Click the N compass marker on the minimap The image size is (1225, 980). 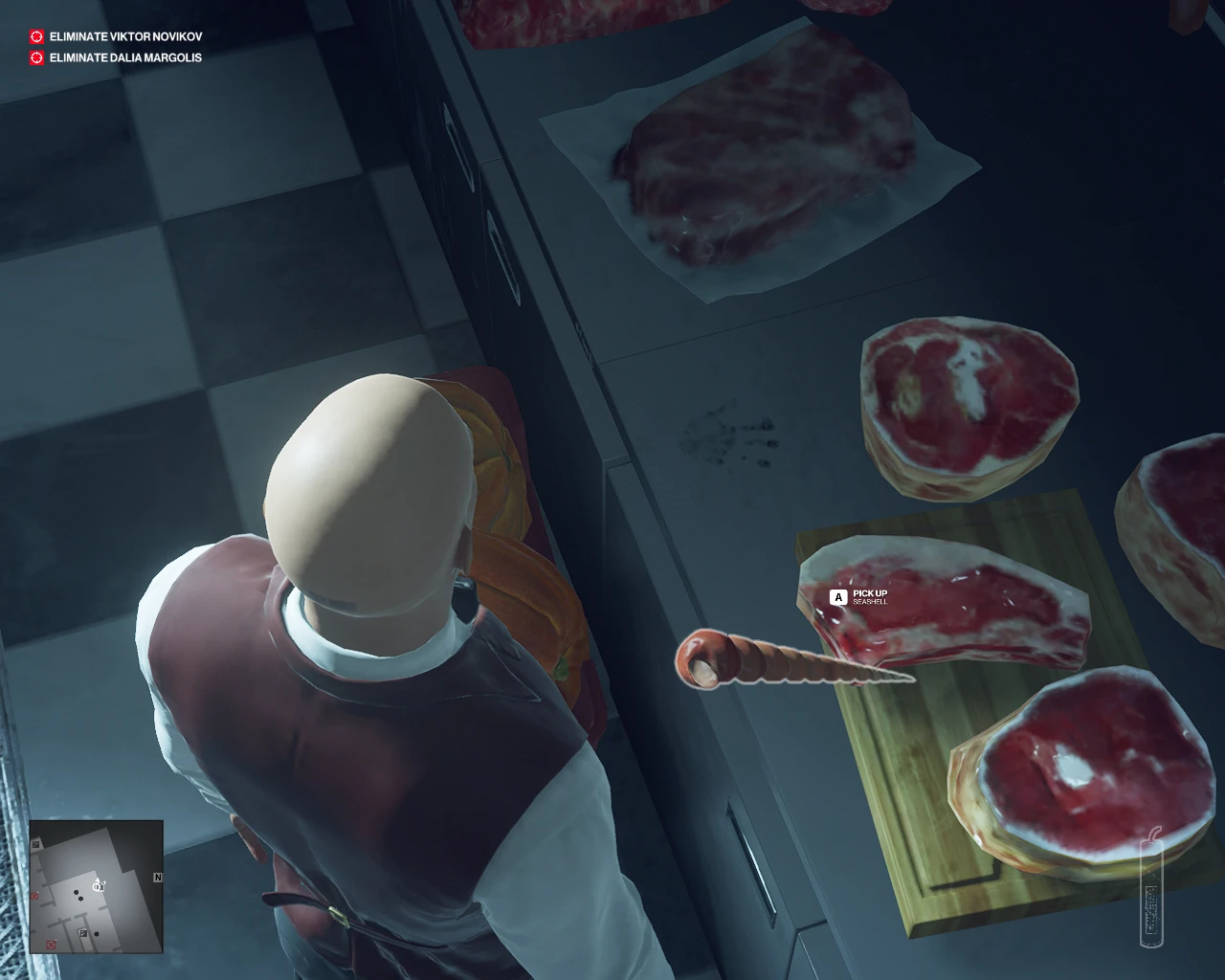pyautogui.click(x=158, y=877)
